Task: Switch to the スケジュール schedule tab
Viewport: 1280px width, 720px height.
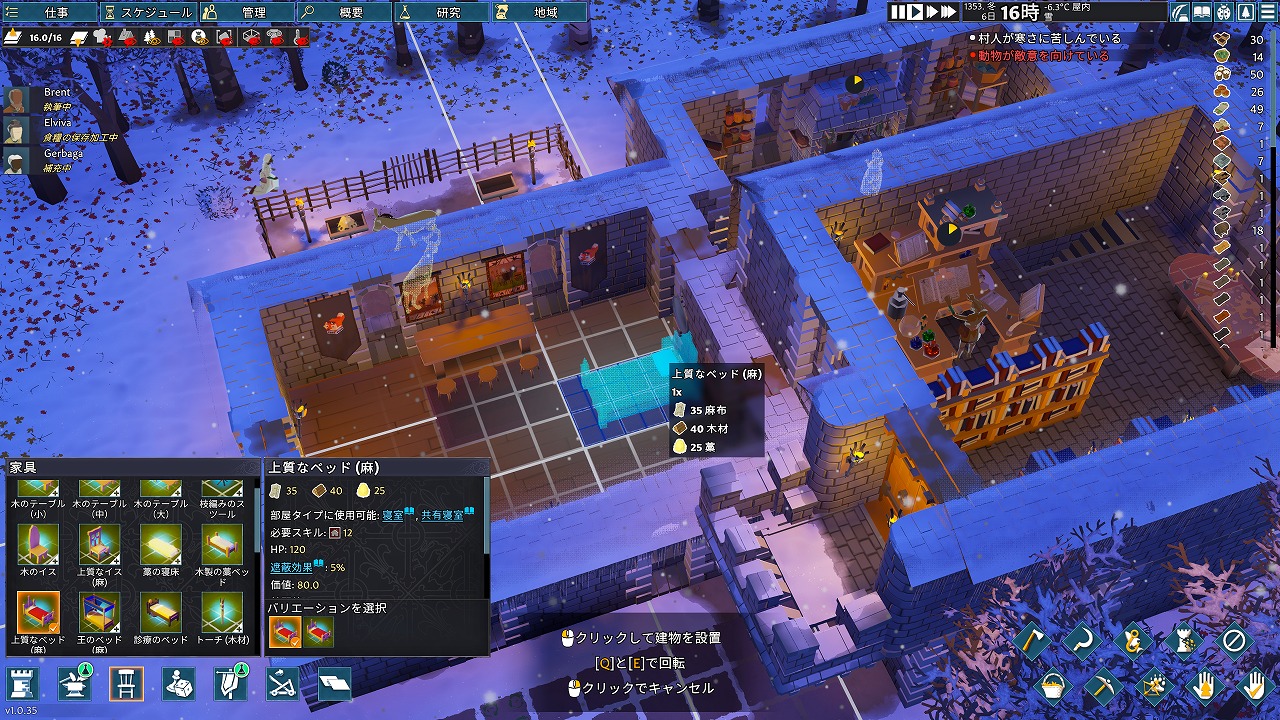Action: tap(148, 12)
